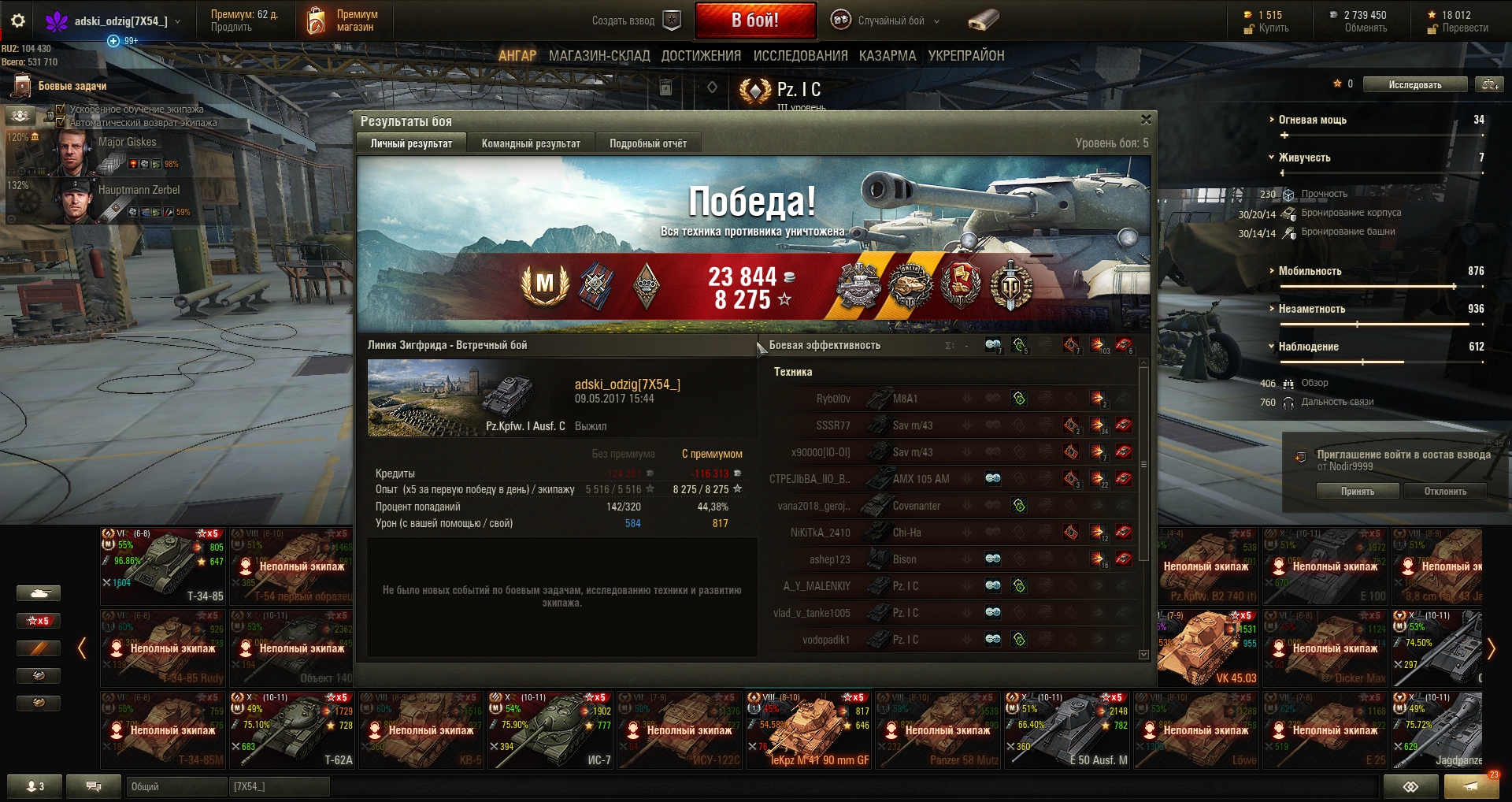Switch to the "Командный результат" tab

tap(531, 143)
